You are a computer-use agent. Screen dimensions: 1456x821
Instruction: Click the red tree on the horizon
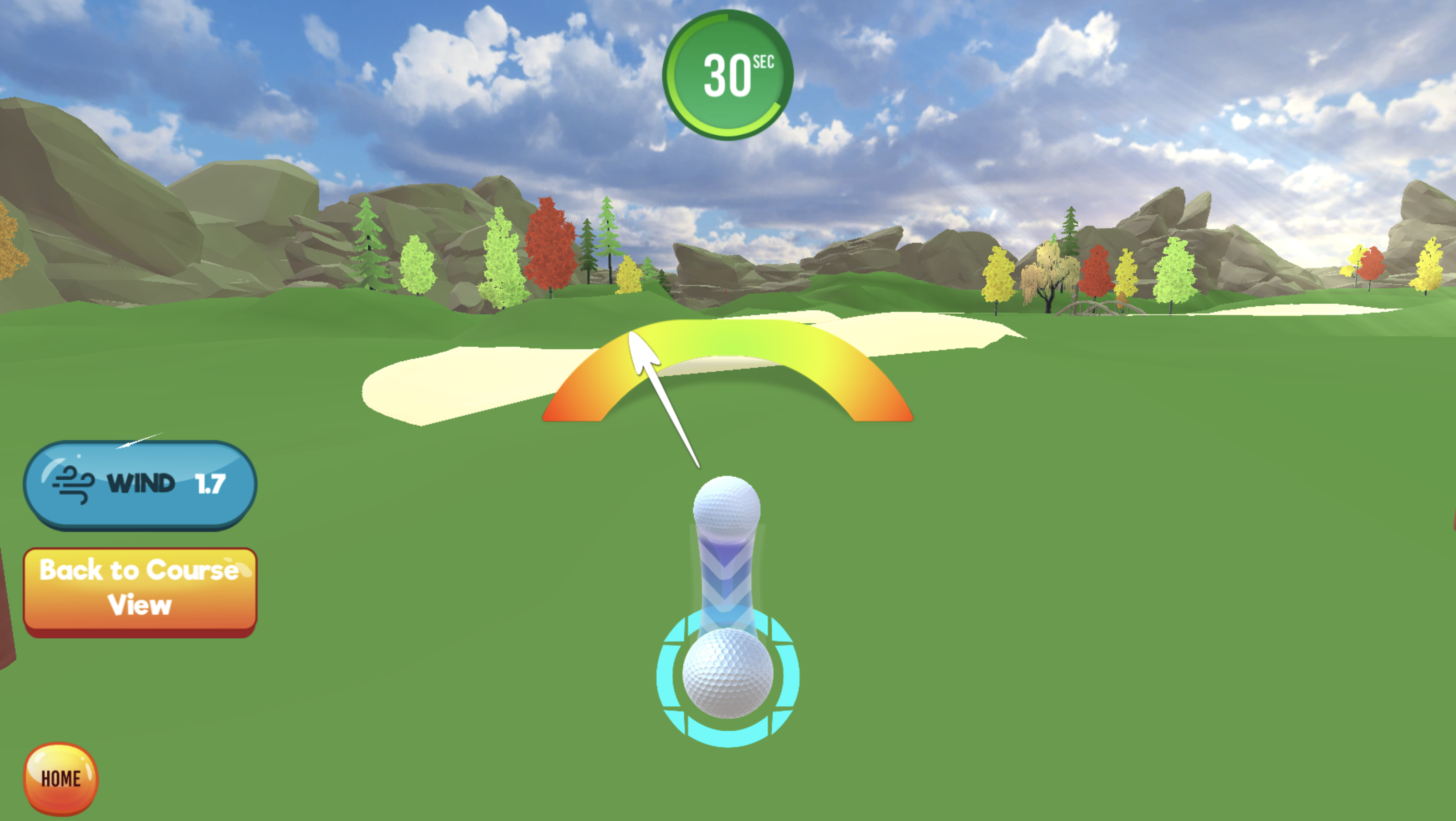(x=551, y=243)
